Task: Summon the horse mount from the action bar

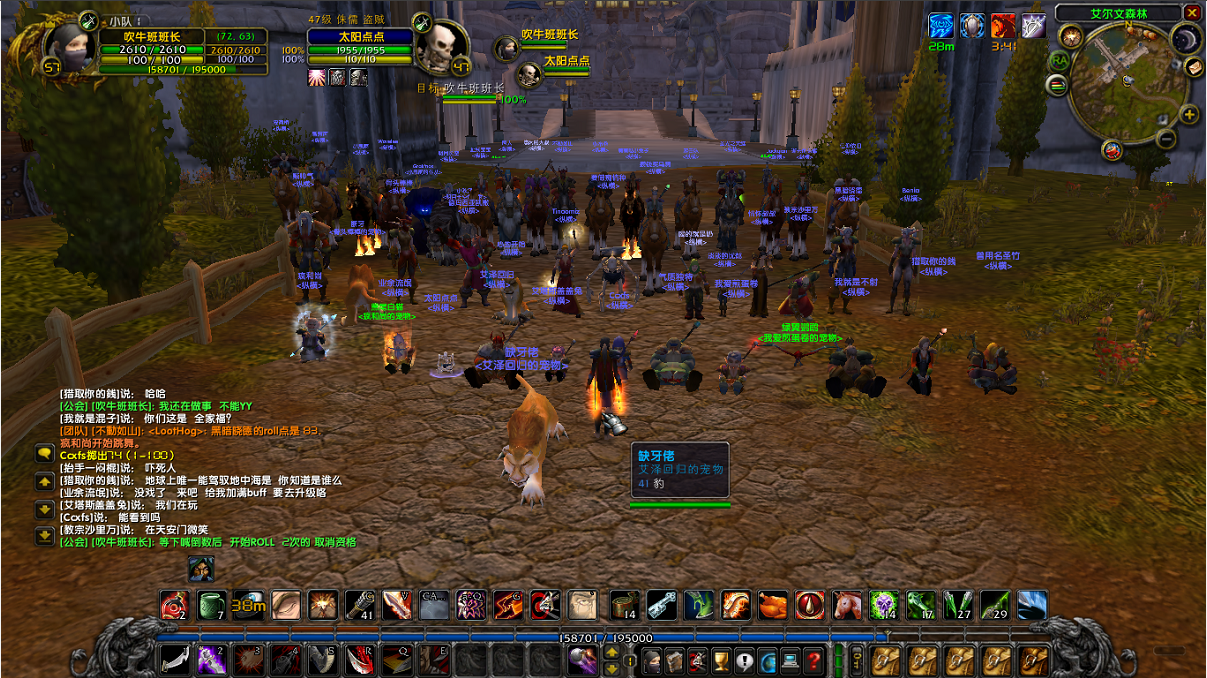Action: [846, 605]
